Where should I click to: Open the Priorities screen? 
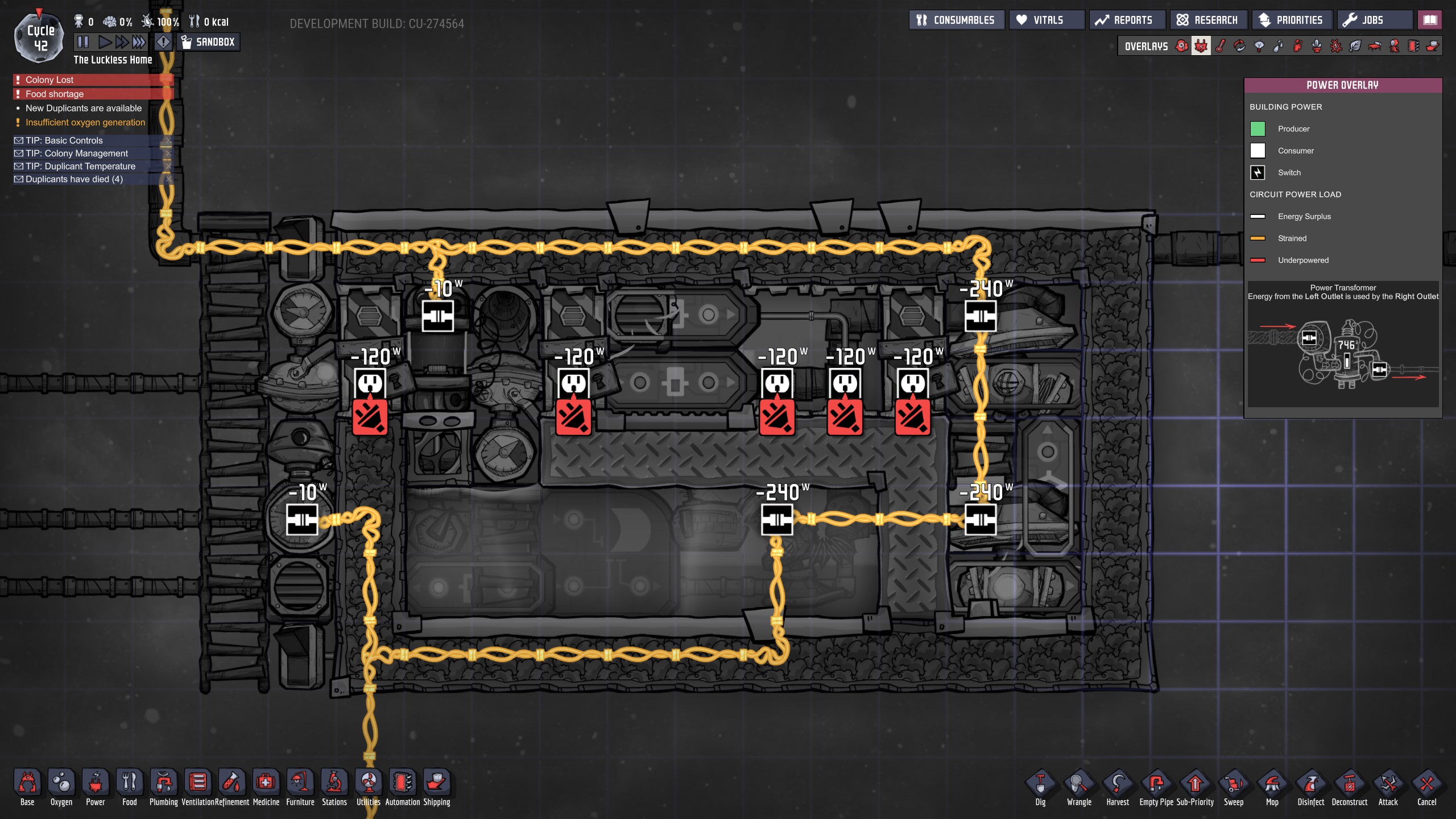(1292, 19)
